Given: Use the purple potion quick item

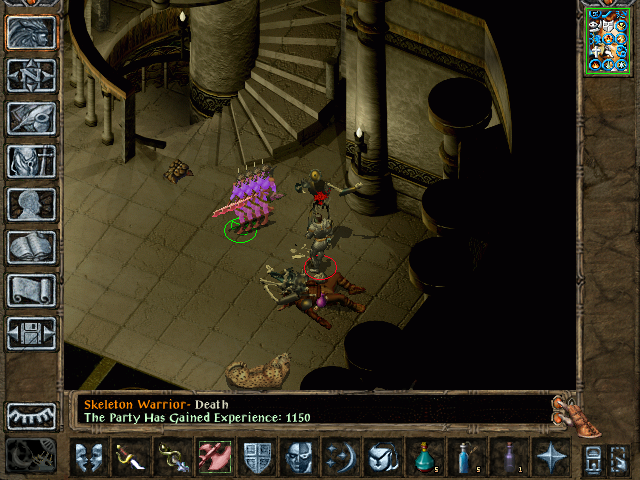Looking at the screenshot, I should [508, 458].
